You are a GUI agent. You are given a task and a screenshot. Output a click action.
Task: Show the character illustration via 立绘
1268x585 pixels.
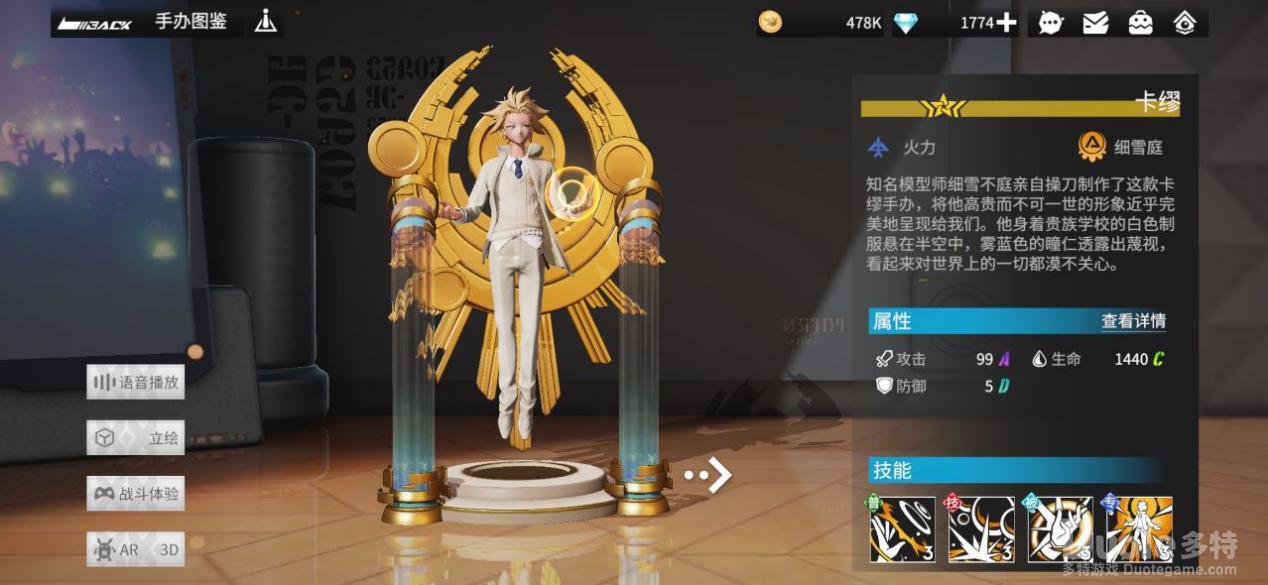[136, 438]
